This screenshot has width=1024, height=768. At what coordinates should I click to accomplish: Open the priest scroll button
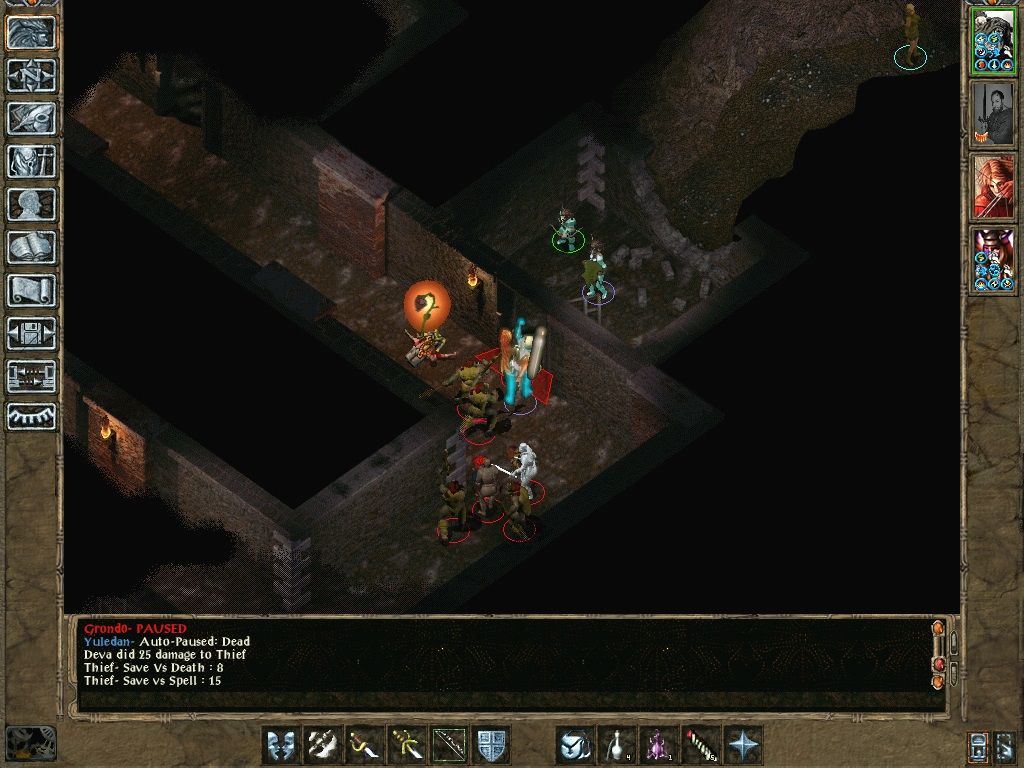pyautogui.click(x=32, y=290)
